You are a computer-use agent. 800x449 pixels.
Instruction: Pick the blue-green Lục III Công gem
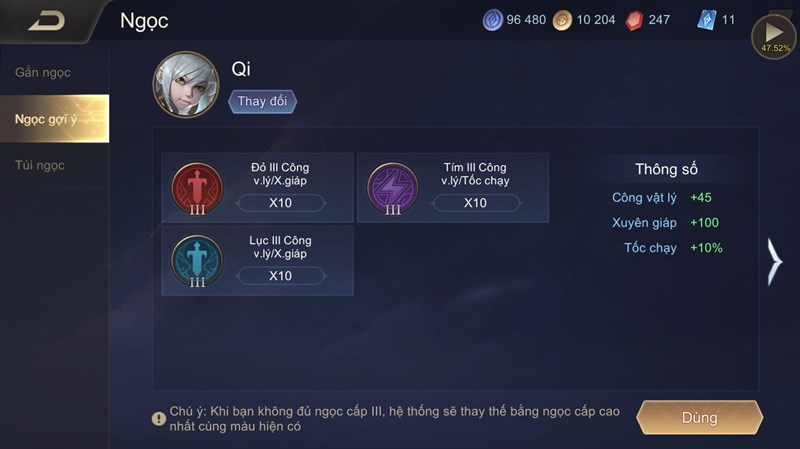[x=197, y=260]
